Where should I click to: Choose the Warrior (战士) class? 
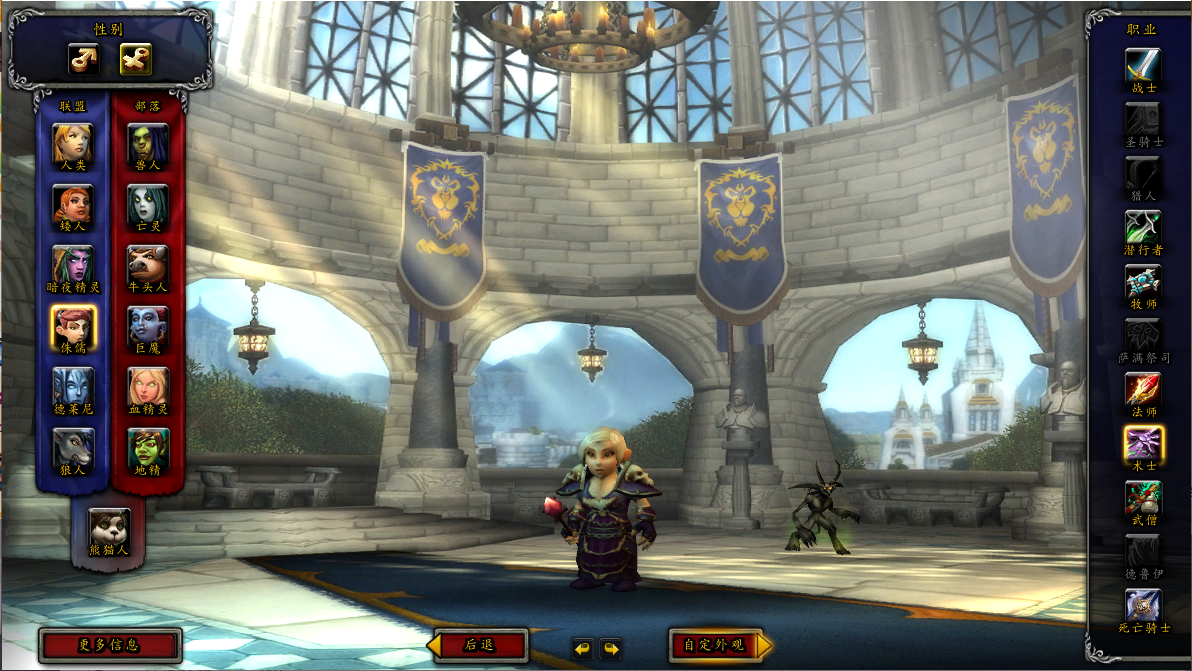click(x=1142, y=65)
